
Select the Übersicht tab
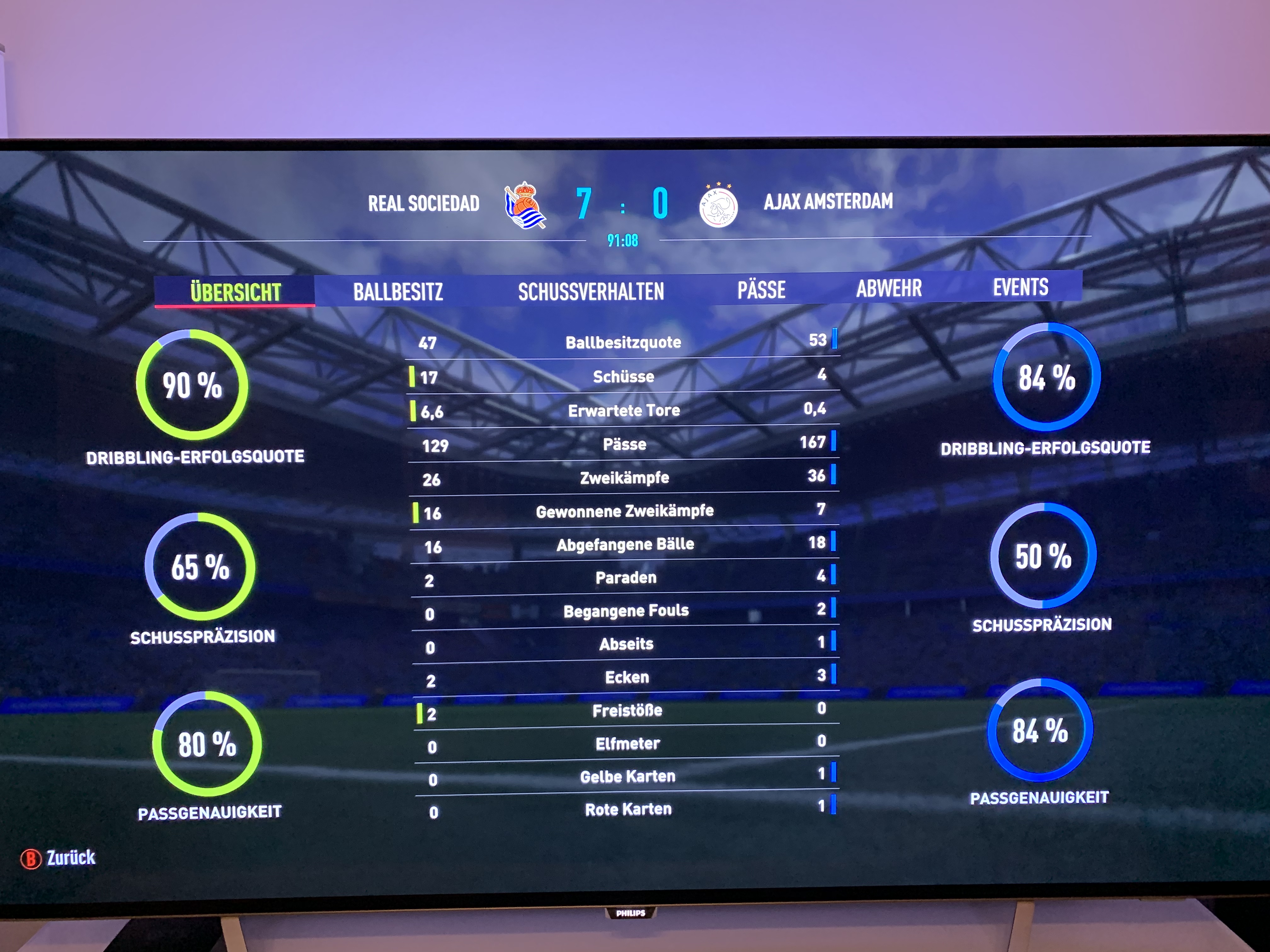click(235, 292)
